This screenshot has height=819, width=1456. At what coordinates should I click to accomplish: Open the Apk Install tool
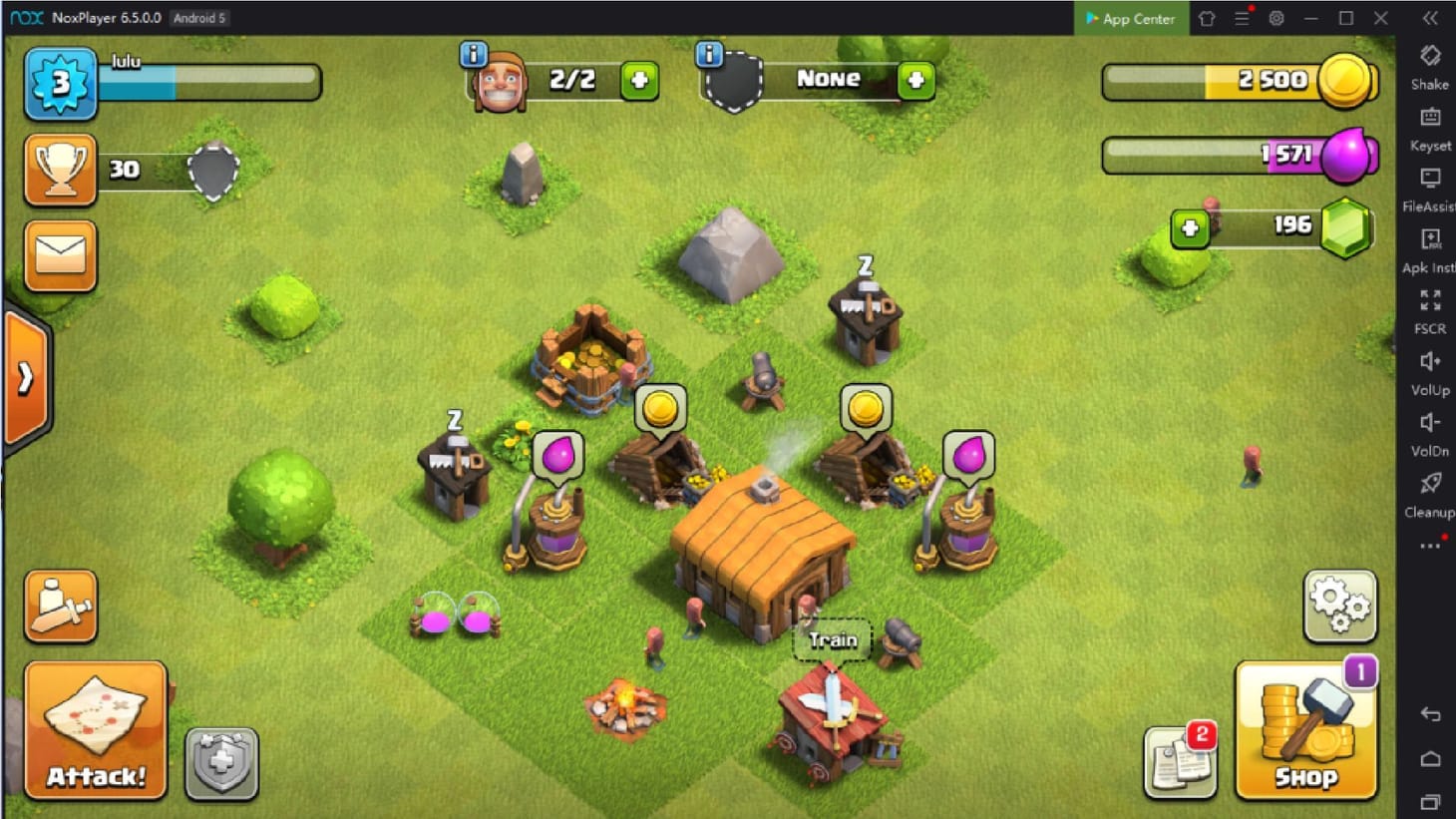tap(1429, 244)
